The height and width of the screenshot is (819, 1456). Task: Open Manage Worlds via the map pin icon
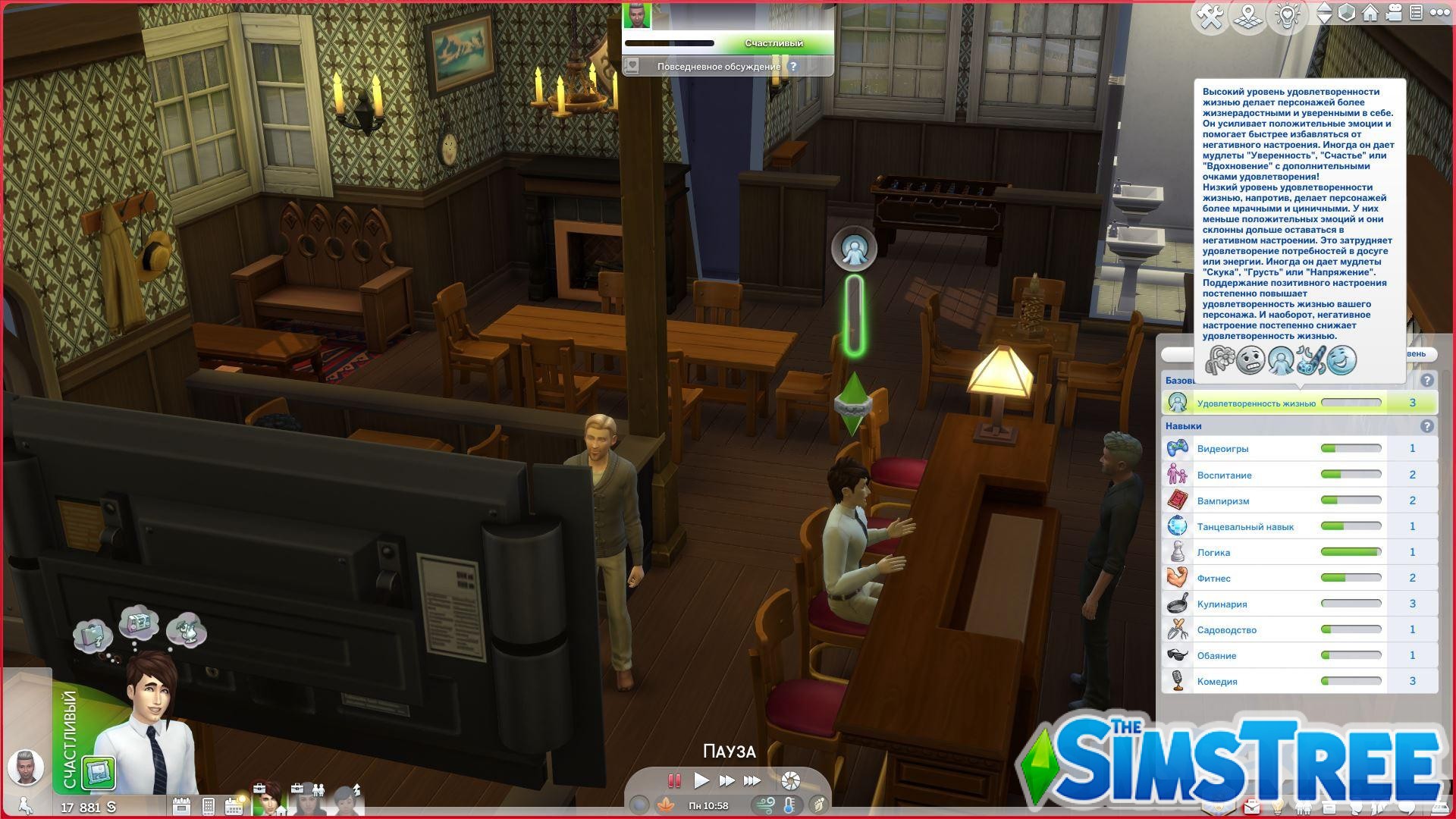coord(1248,15)
